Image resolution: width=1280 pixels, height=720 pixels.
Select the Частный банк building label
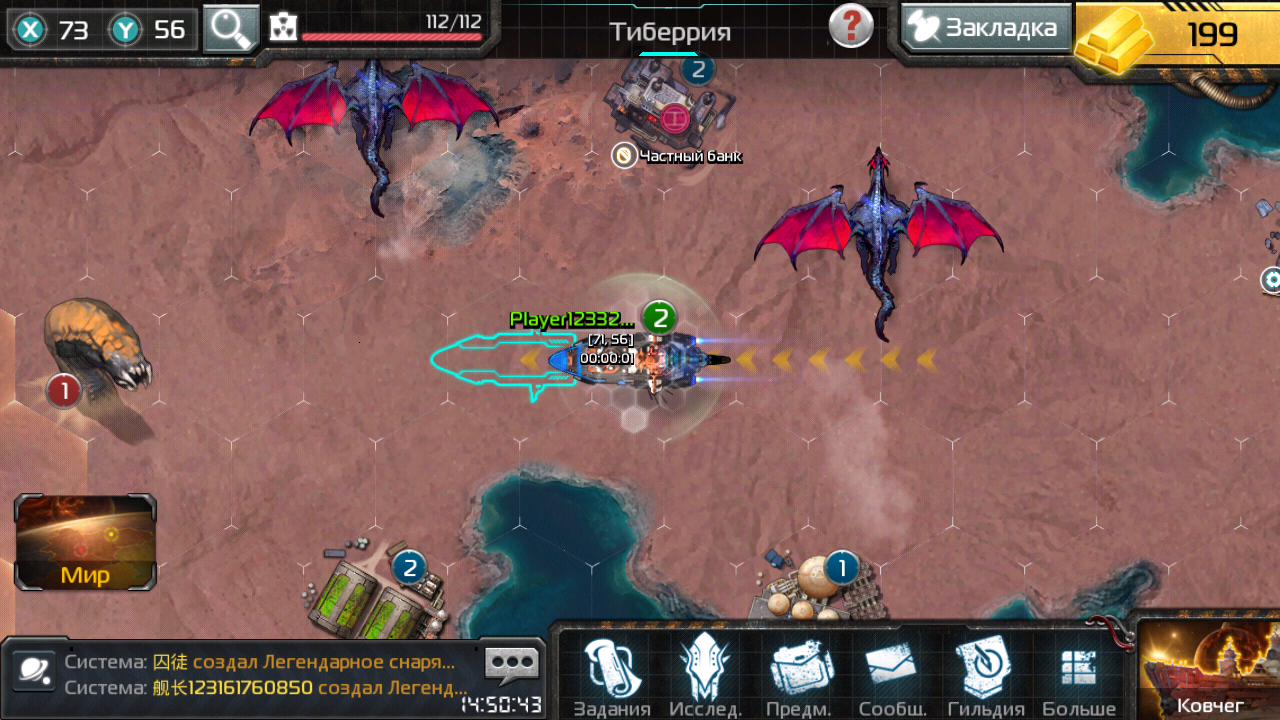pyautogui.click(x=680, y=156)
